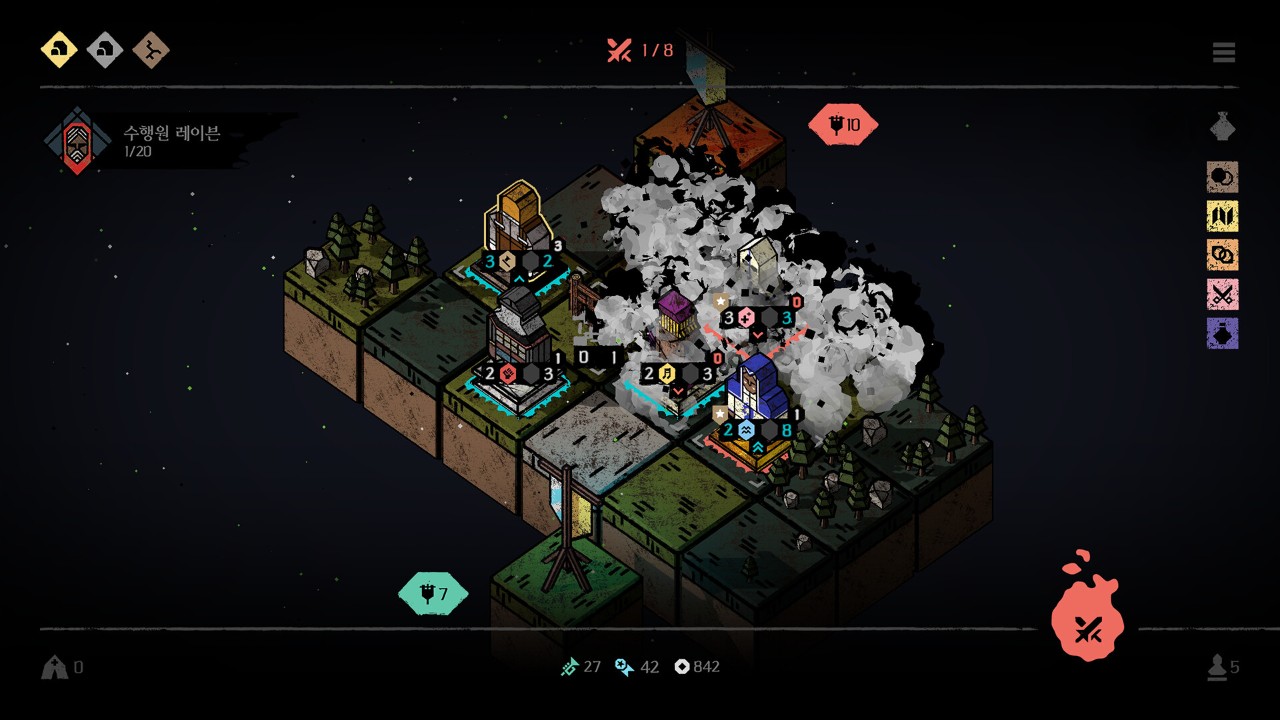Select the pink crossed swords tile
Image resolution: width=1280 pixels, height=720 pixels.
[x=1222, y=294]
